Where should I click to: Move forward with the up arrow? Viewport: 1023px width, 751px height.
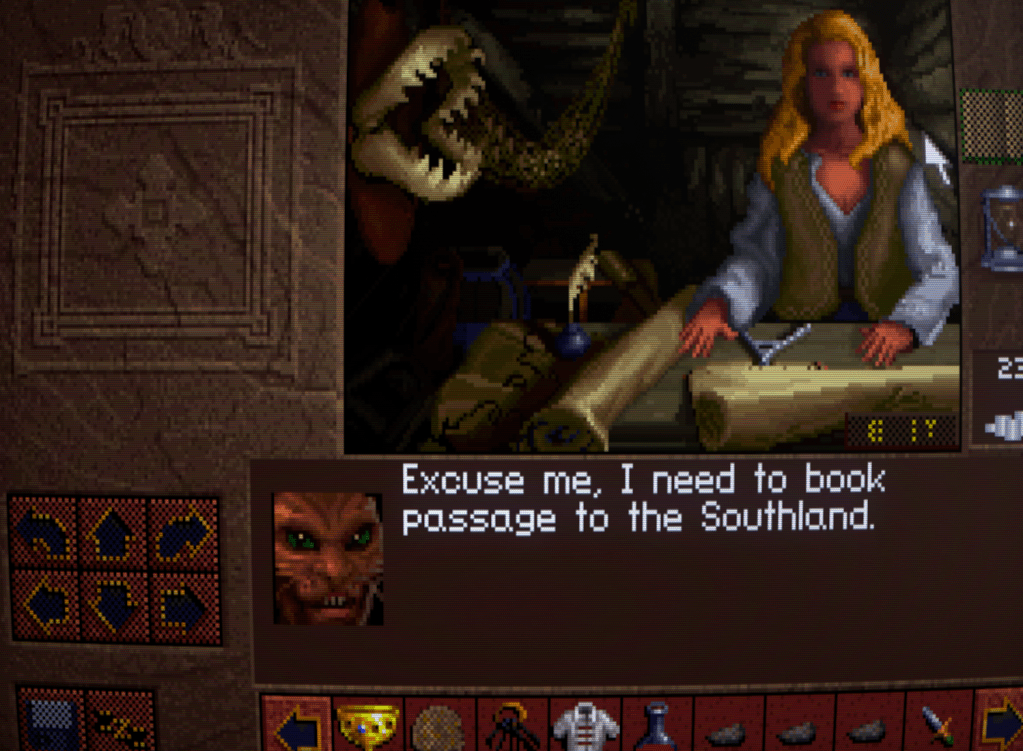coord(113,533)
